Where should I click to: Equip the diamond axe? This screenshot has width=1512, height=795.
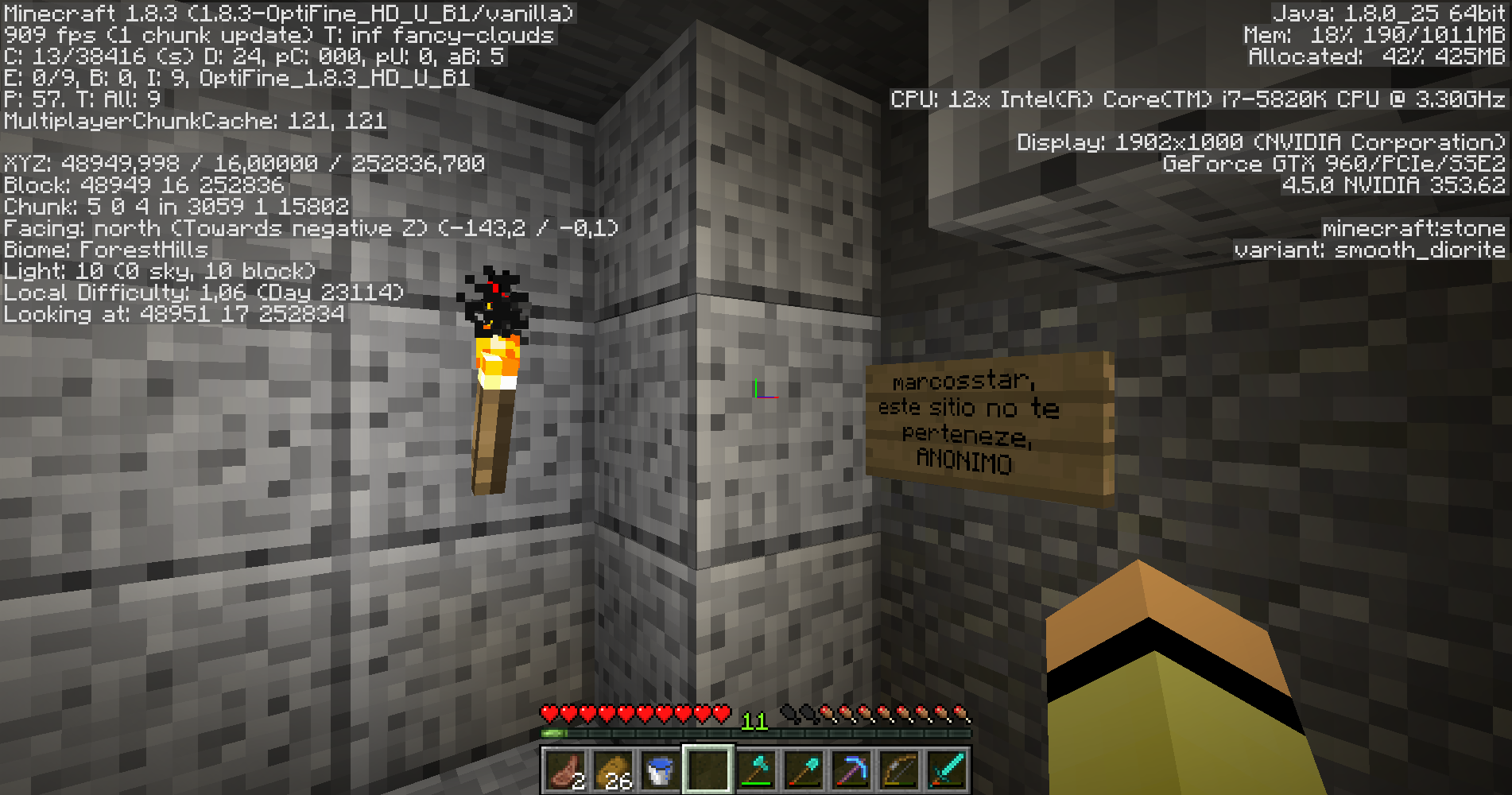[x=756, y=770]
